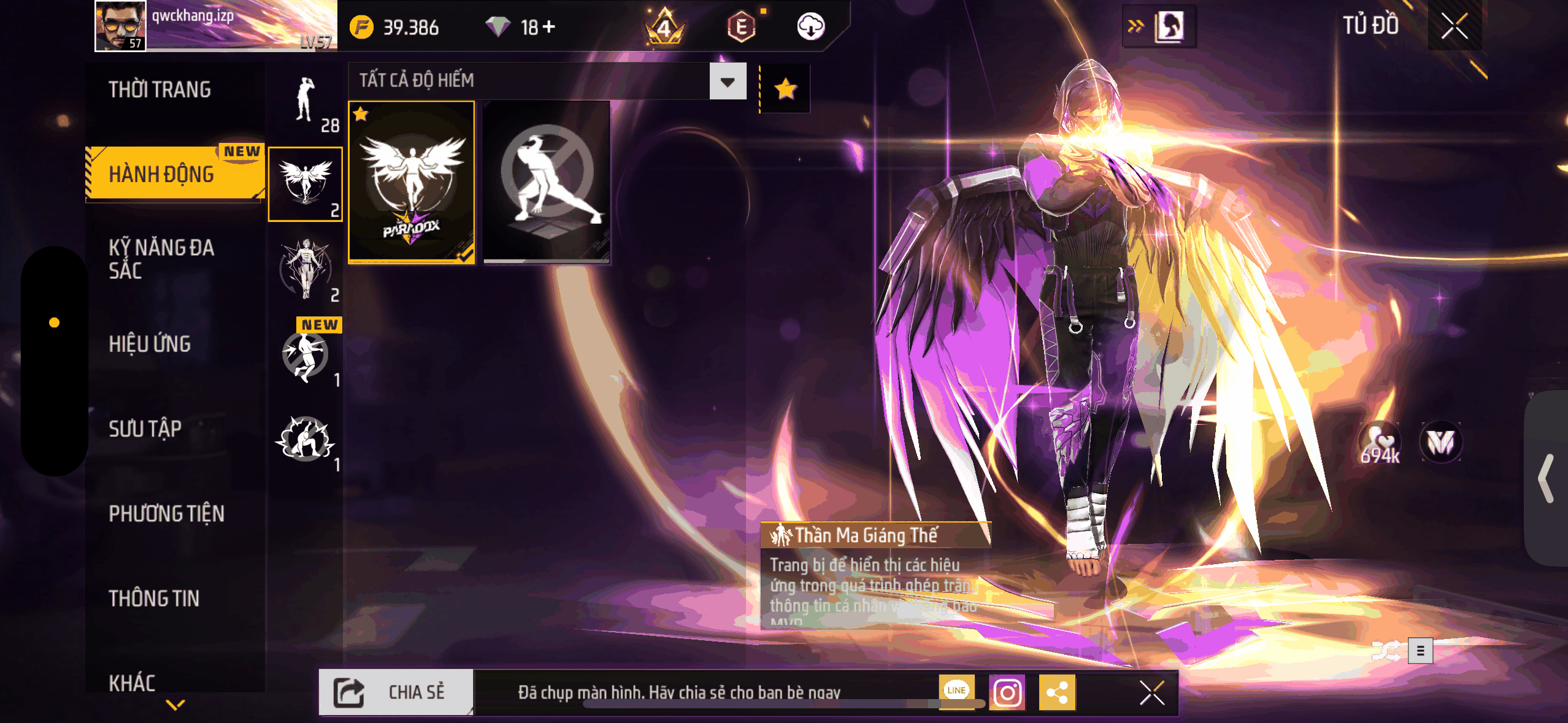The height and width of the screenshot is (723, 1568).
Task: Open the Tất Cả Độ Hiếm rarity dropdown
Action: (728, 82)
